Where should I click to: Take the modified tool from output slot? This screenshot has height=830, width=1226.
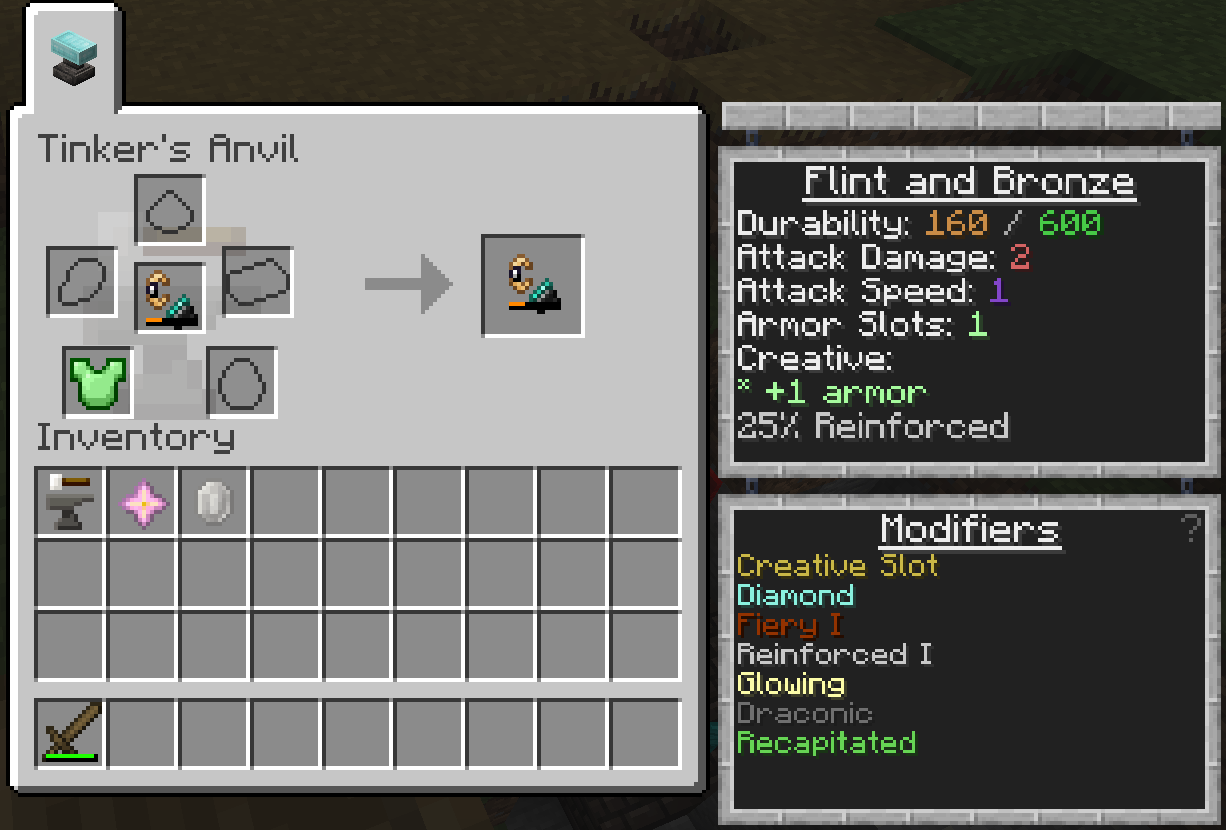533,286
